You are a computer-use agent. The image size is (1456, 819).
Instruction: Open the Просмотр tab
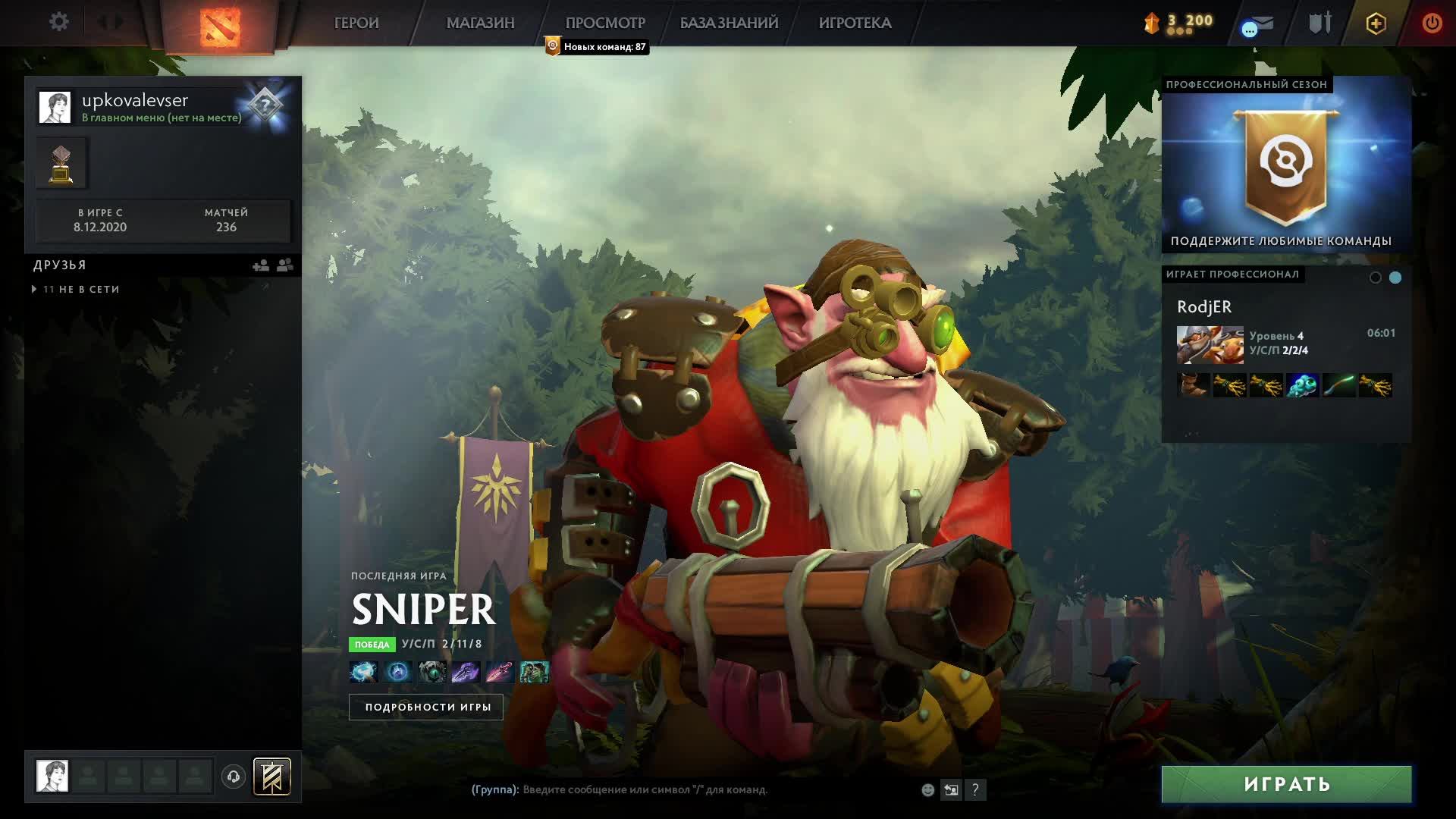[605, 23]
